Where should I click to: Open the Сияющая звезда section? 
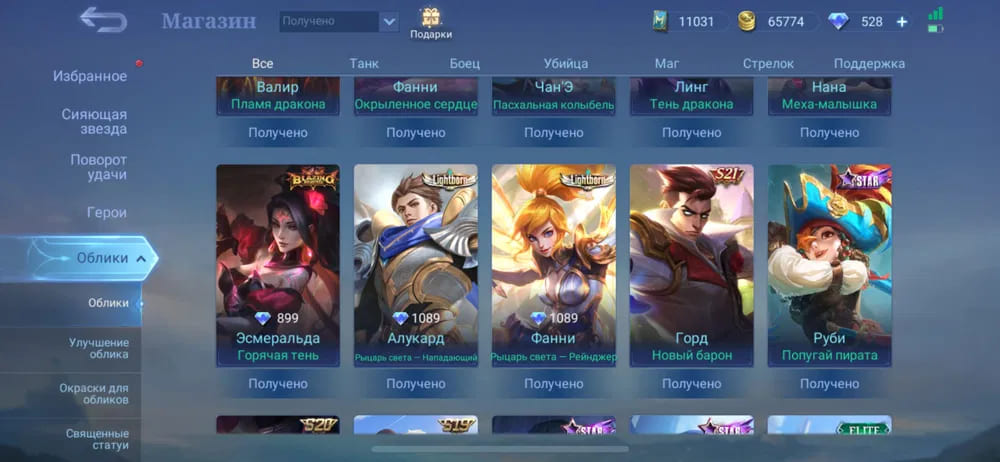click(x=94, y=122)
